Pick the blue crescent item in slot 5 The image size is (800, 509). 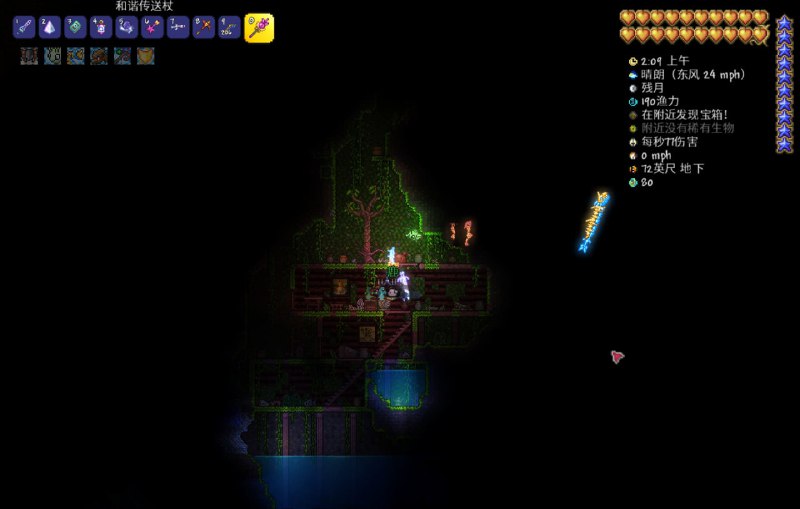coord(126,27)
